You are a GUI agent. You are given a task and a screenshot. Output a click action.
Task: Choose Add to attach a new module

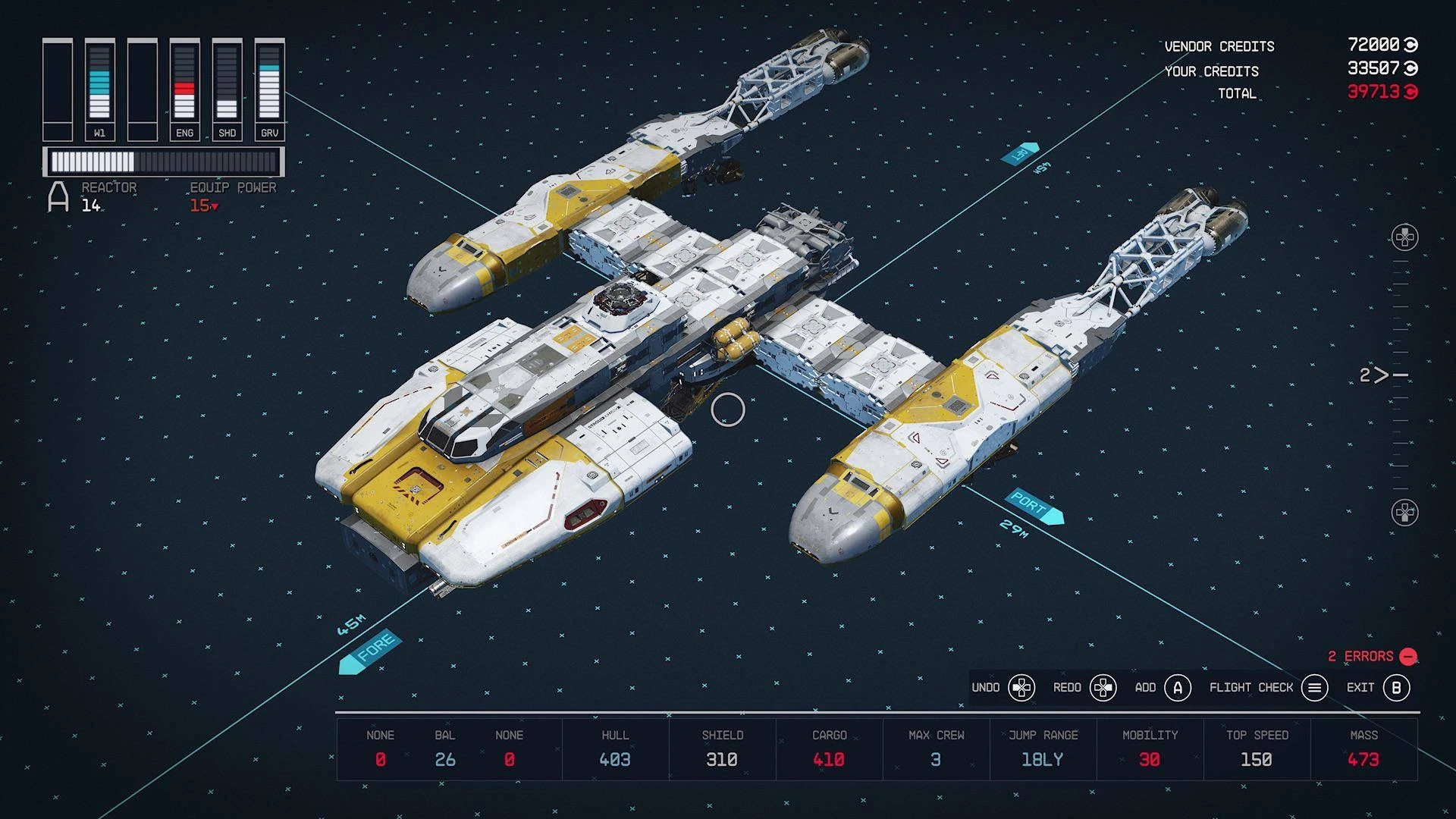[x=1177, y=688]
